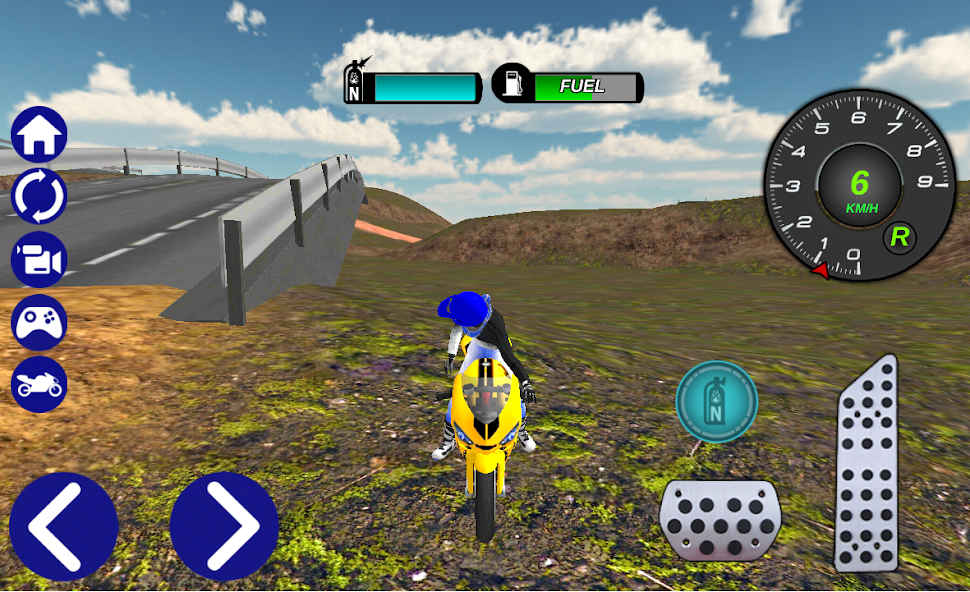This screenshot has height=592, width=970.
Task: Reset the bike with the circular arrows icon
Action: tap(39, 197)
